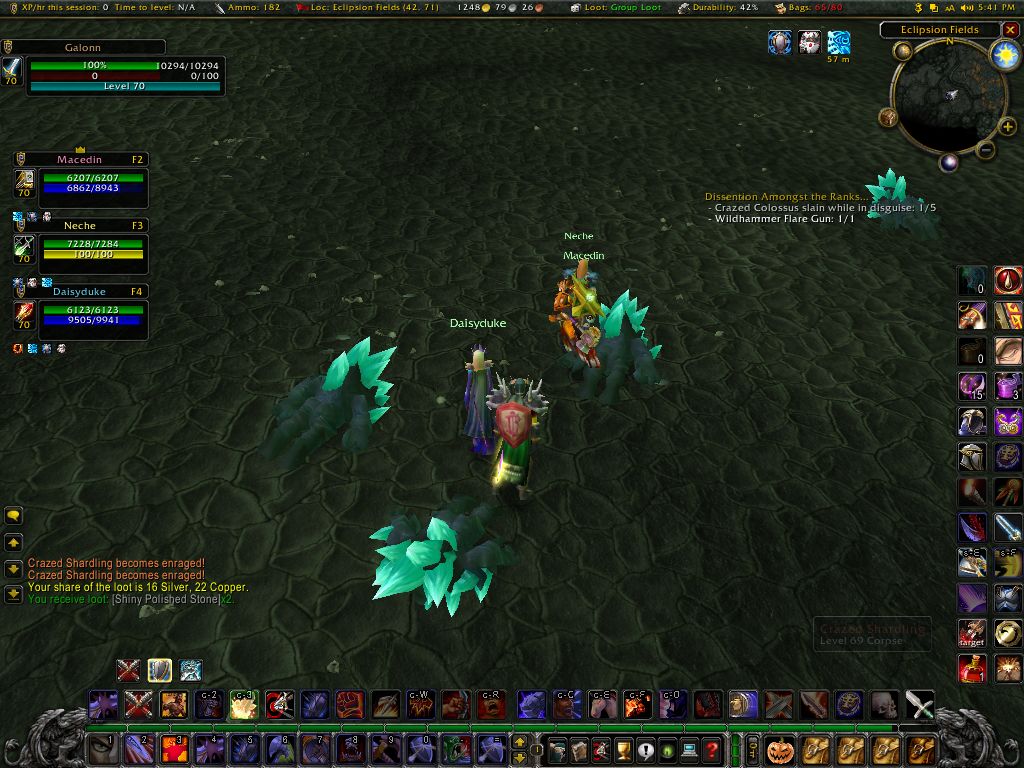Screen dimensions: 1024x768
Task: Select Daisyduke's party frame
Action: pyautogui.click(x=80, y=292)
